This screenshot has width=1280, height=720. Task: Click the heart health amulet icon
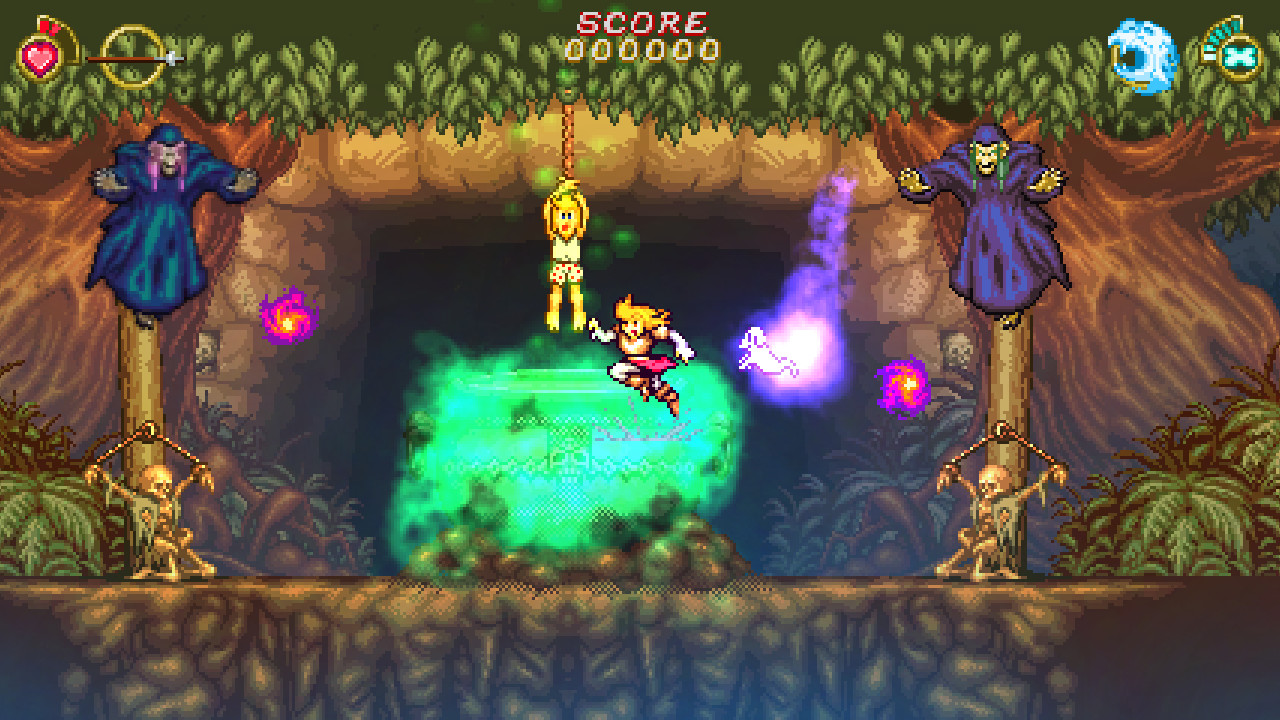[40, 58]
